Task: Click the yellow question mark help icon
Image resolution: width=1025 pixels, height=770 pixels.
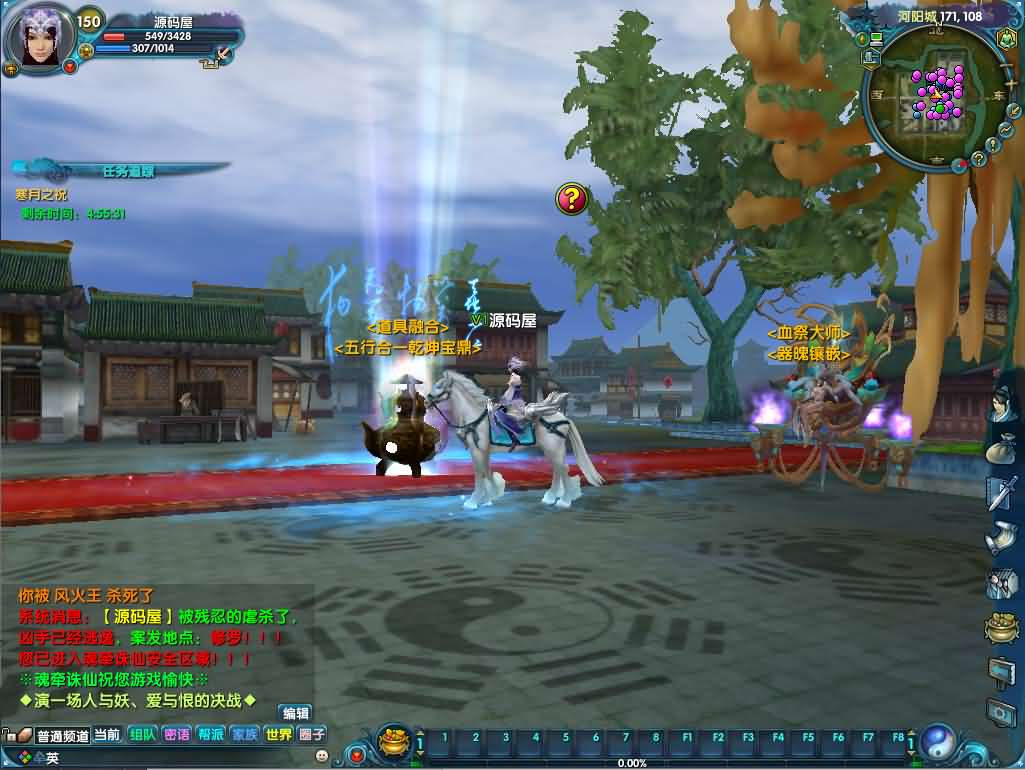Action: coord(571,199)
